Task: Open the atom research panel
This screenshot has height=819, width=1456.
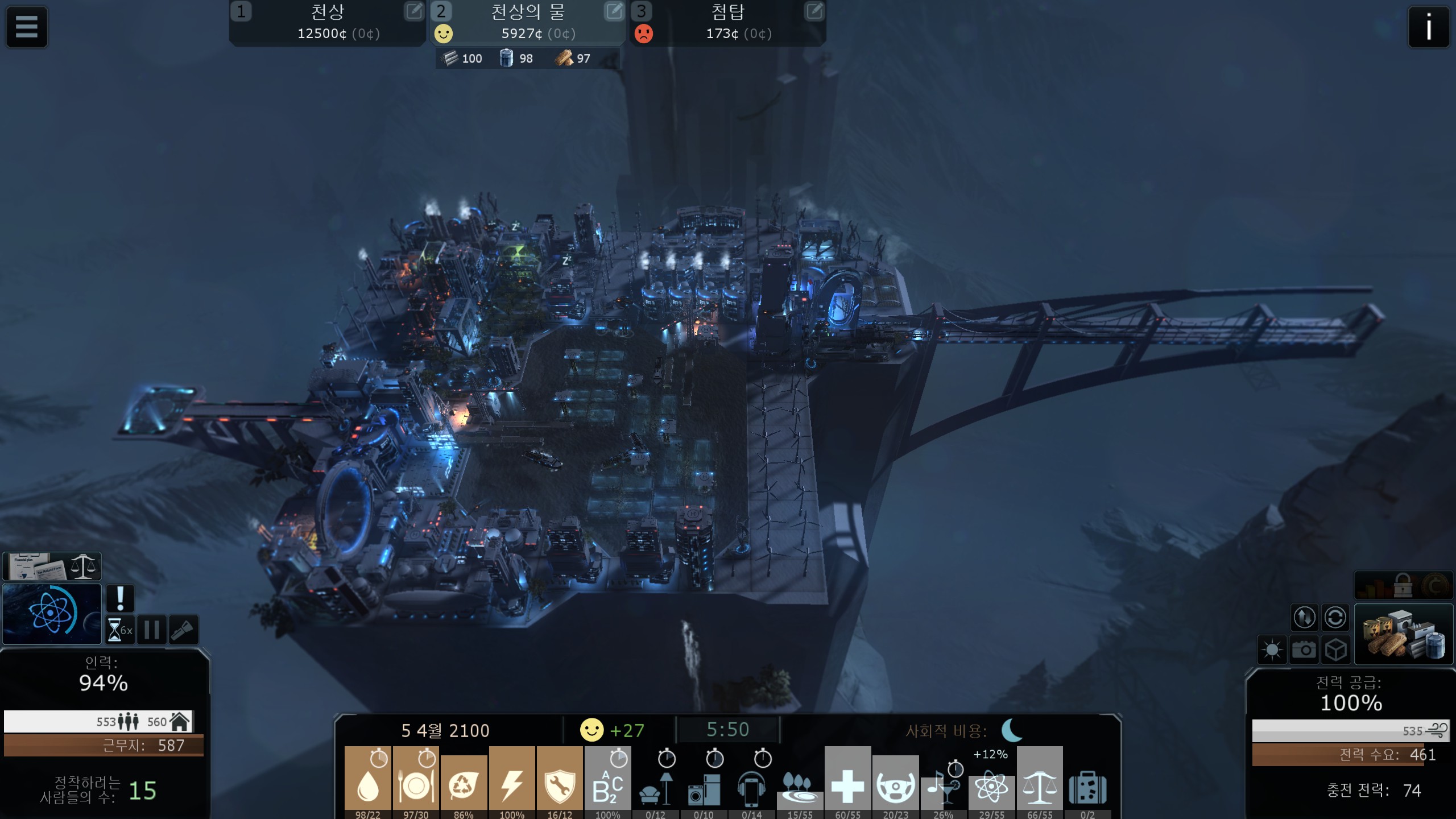Action: 52,614
